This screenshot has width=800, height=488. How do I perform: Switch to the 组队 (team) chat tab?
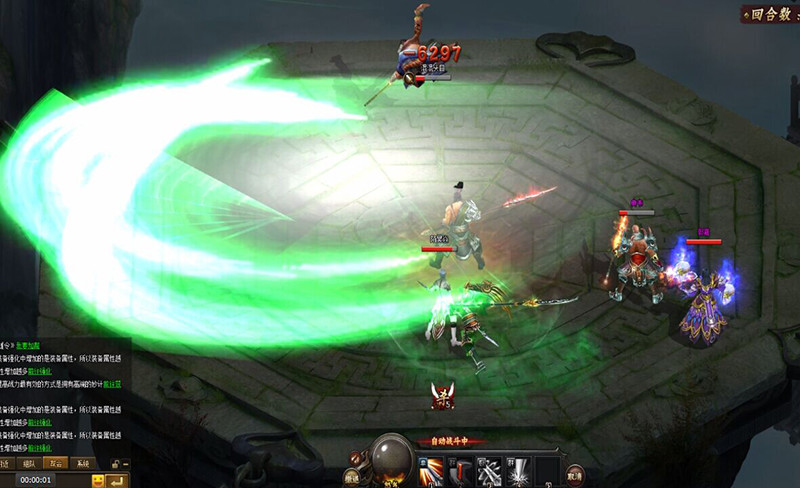[28, 463]
